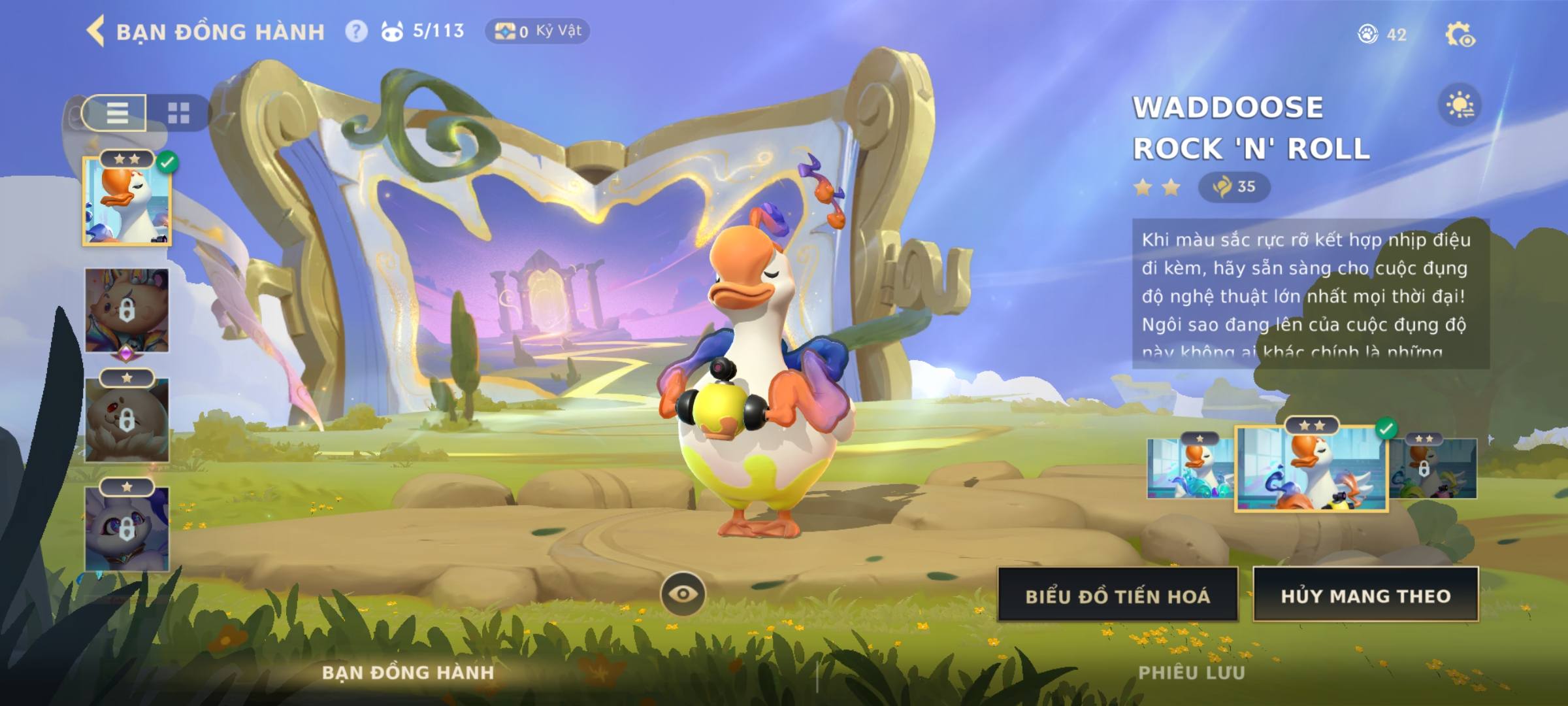The width and height of the screenshot is (1568, 706).
Task: Open the gear settings icon
Action: (1460, 35)
